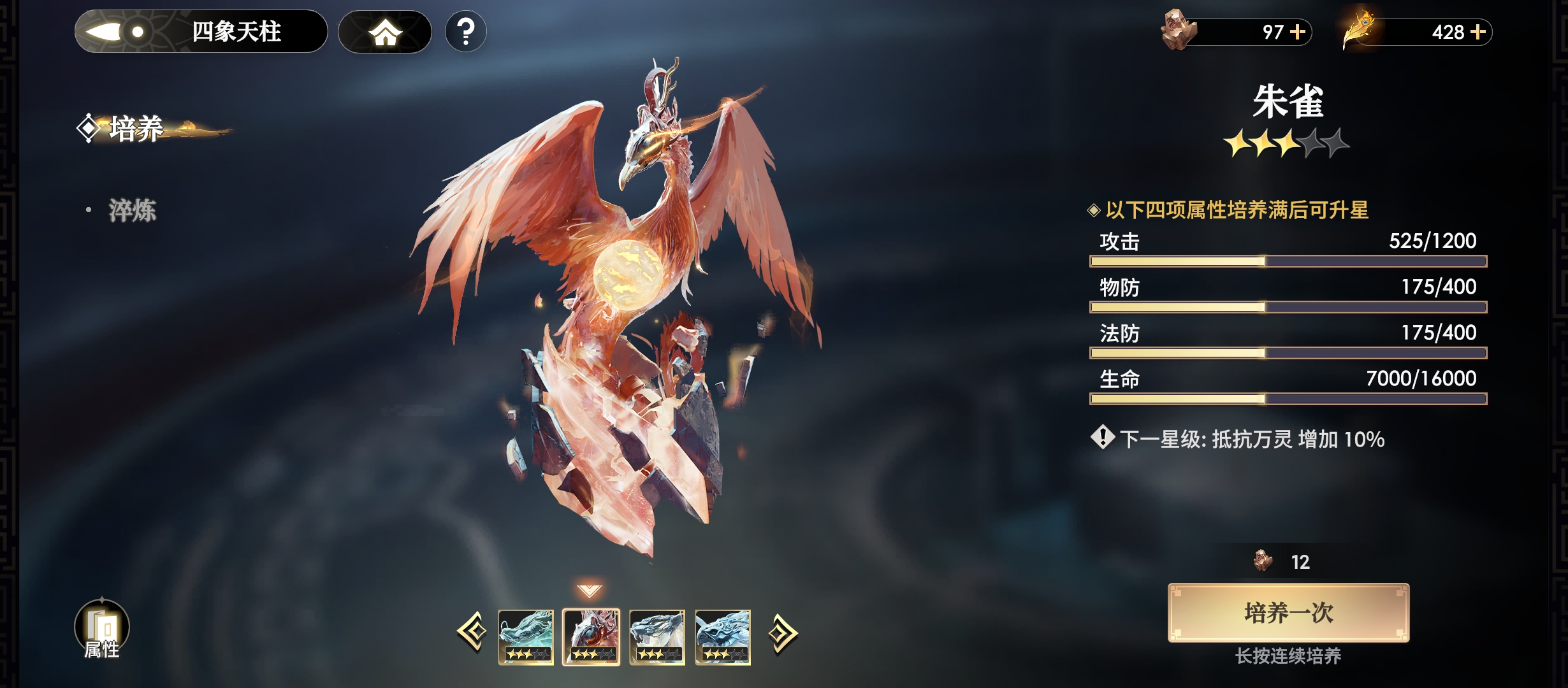Image resolution: width=1568 pixels, height=688 pixels.
Task: Switch to the 培养 tab
Action: tap(135, 129)
